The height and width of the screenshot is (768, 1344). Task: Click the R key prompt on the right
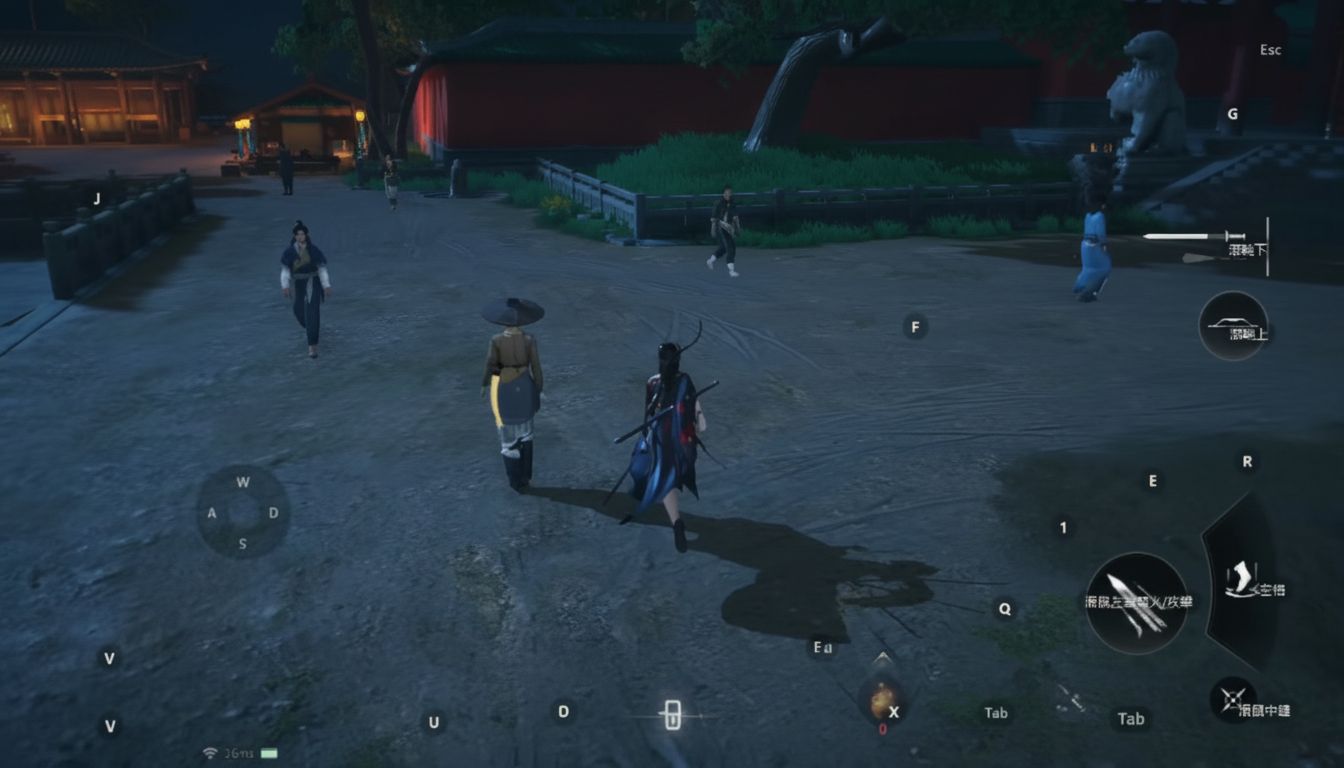tap(1246, 462)
